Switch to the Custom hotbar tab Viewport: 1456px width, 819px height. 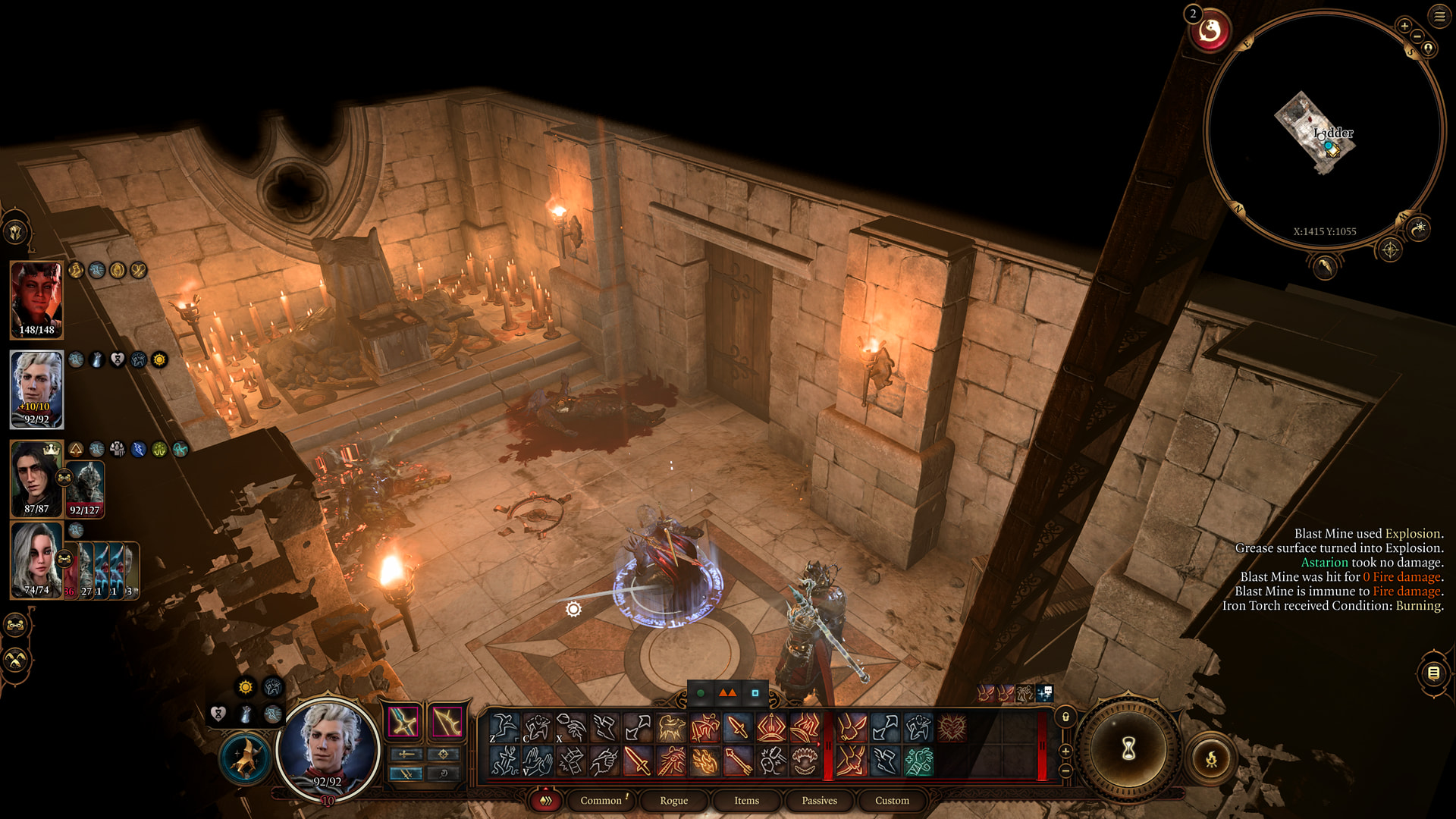(892, 800)
